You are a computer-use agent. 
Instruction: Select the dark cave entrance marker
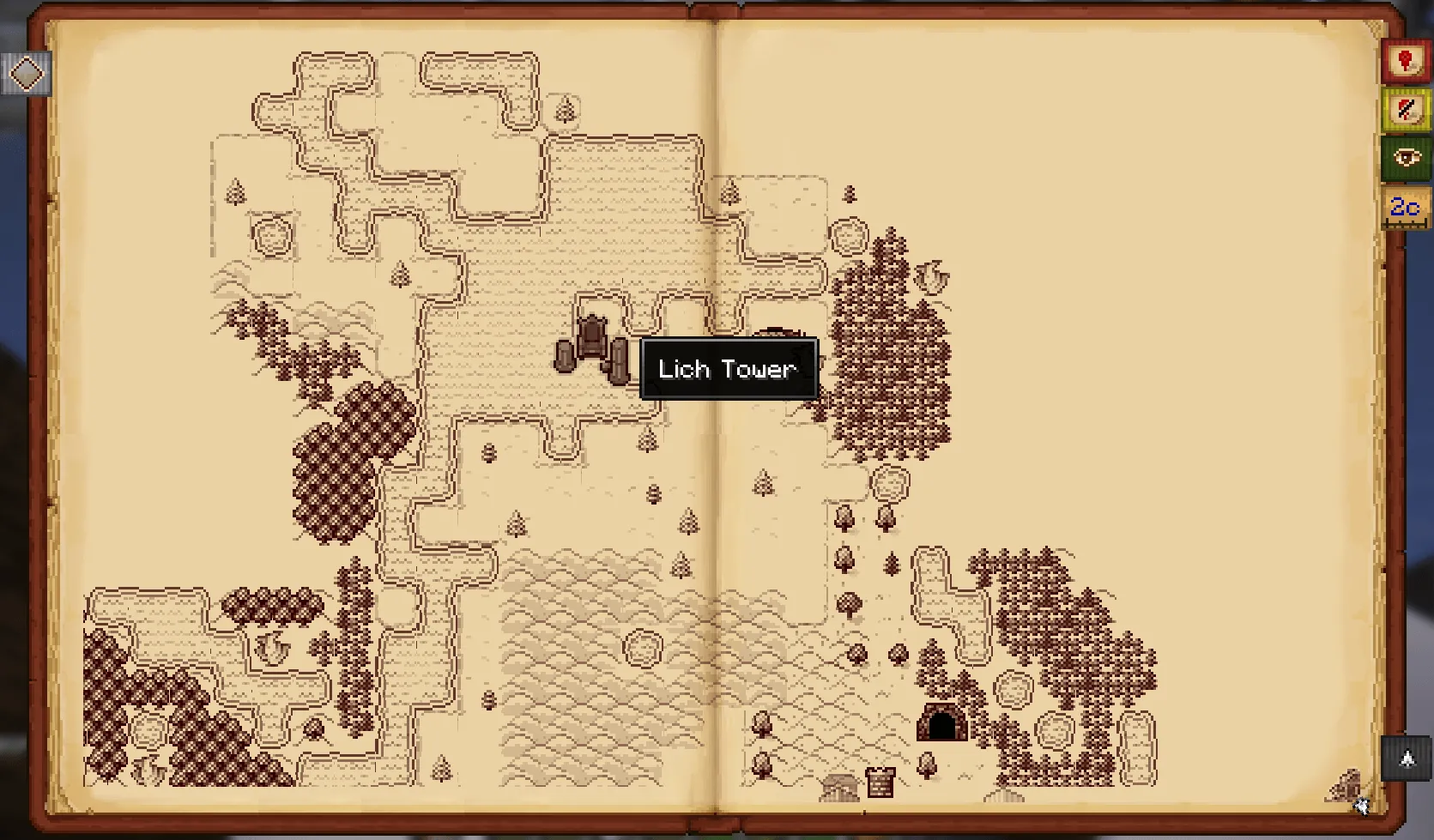pyautogui.click(x=941, y=722)
